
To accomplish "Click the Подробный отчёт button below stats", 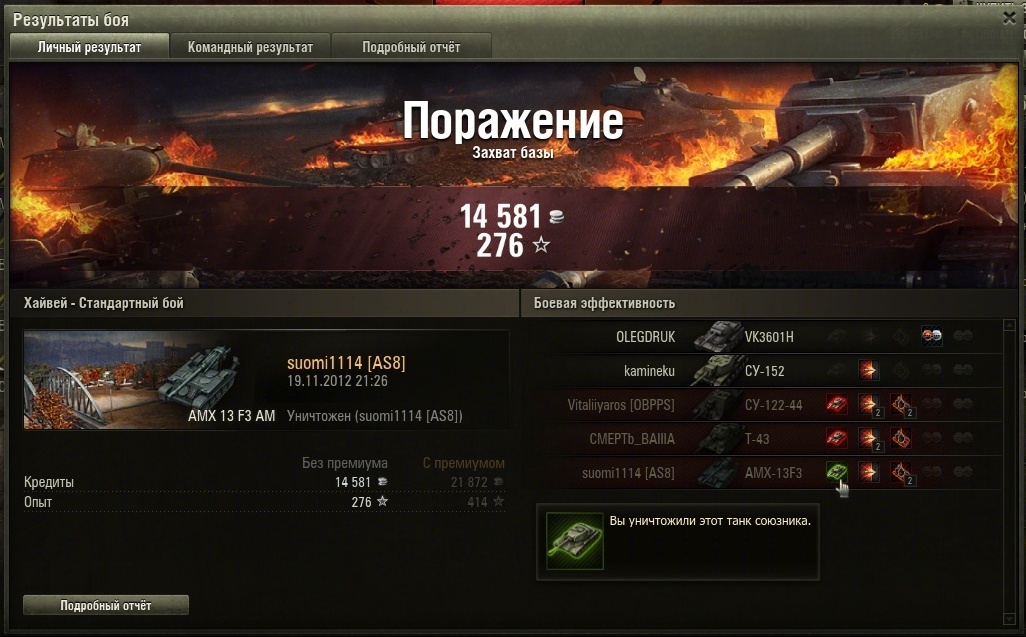I will 105,605.
